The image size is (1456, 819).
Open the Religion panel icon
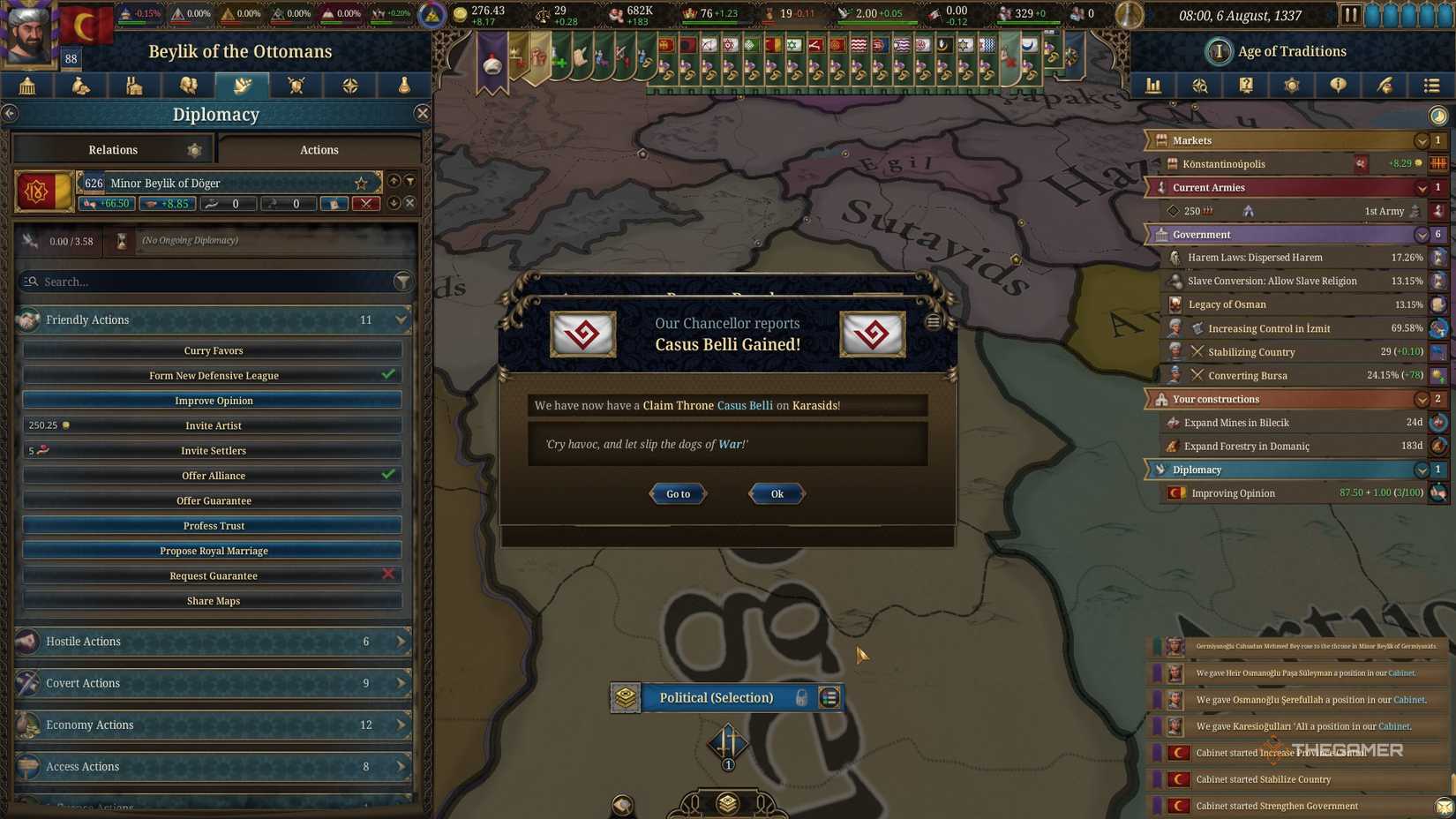[x=349, y=86]
